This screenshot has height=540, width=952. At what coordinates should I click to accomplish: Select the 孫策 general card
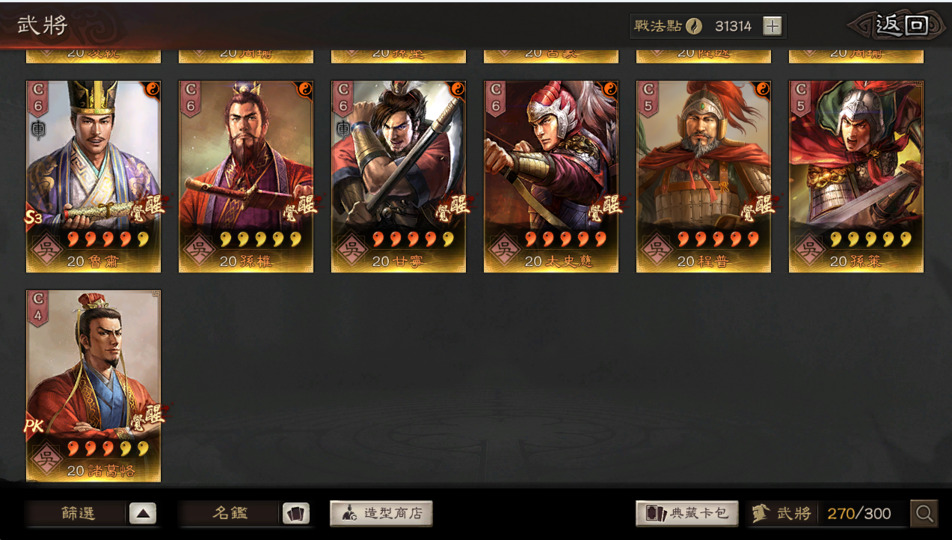coord(856,176)
